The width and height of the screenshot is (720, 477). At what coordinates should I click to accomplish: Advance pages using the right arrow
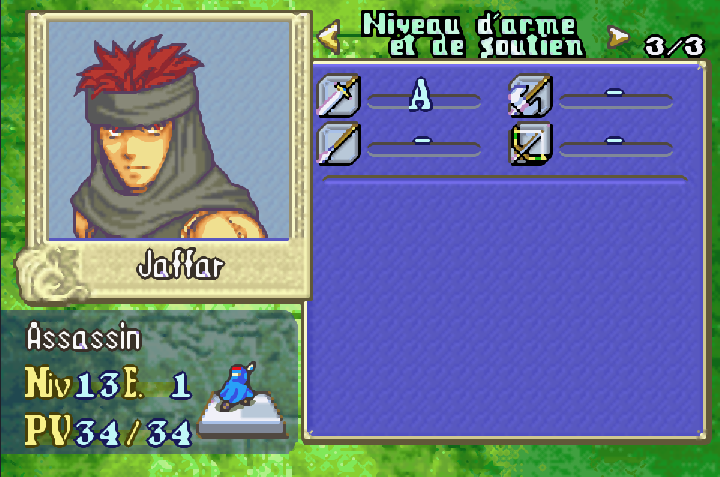(619, 38)
